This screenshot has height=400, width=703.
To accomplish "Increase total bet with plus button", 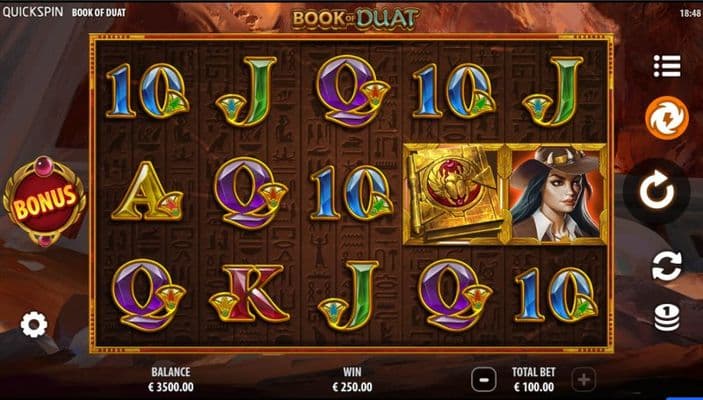I will click(584, 379).
